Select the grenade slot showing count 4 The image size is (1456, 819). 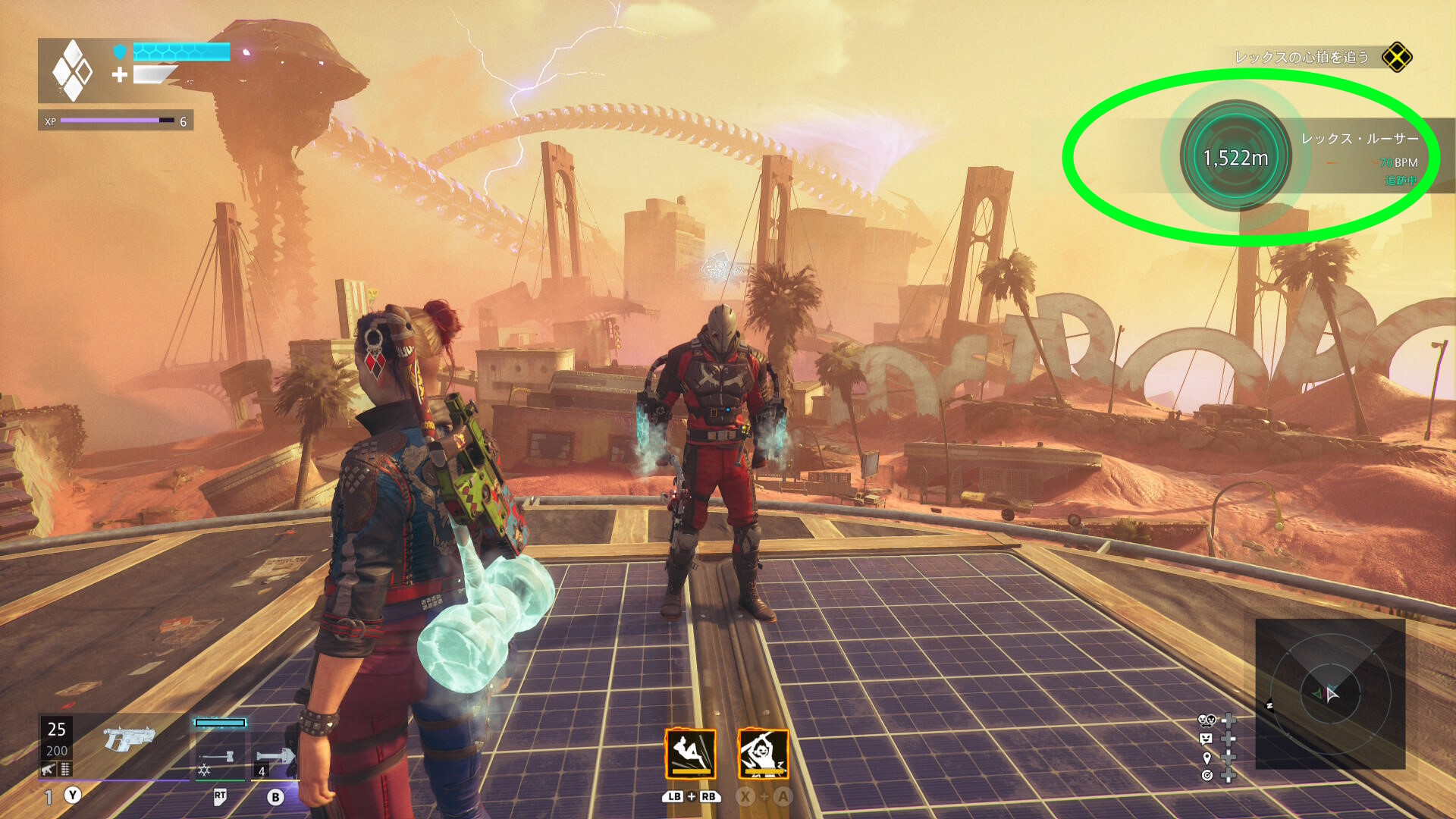tap(275, 757)
